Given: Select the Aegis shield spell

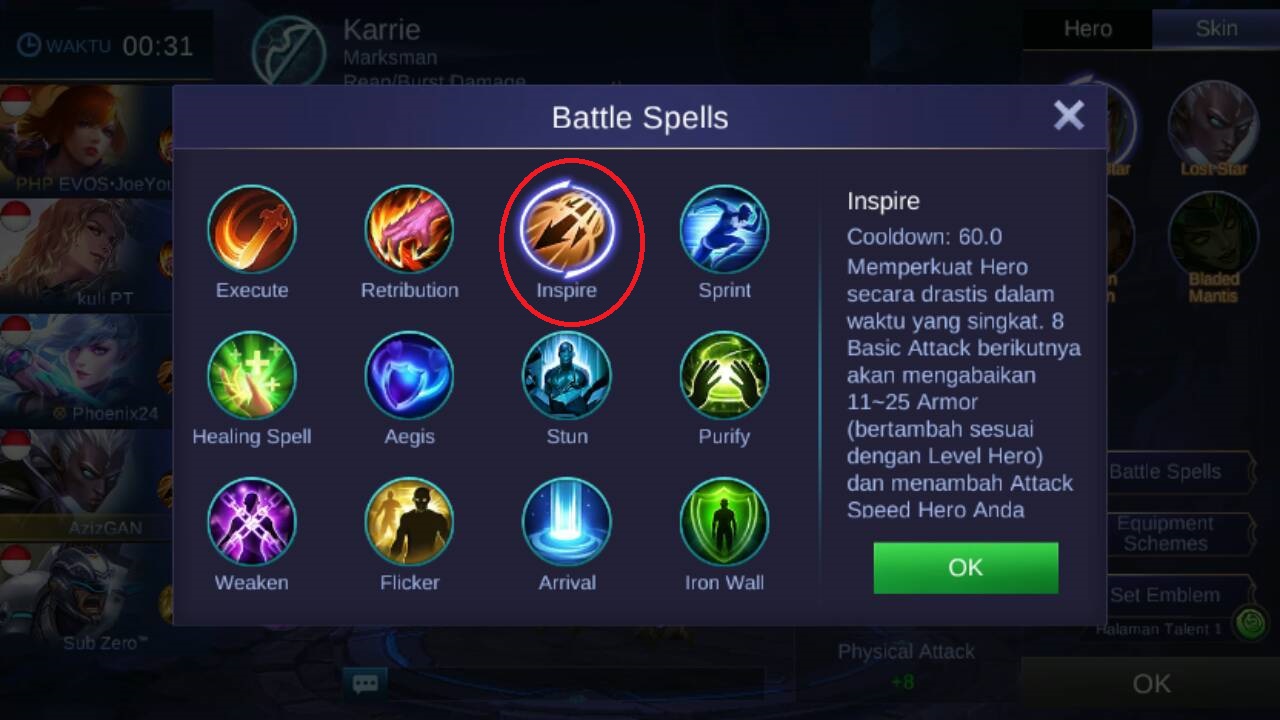Looking at the screenshot, I should pyautogui.click(x=409, y=376).
